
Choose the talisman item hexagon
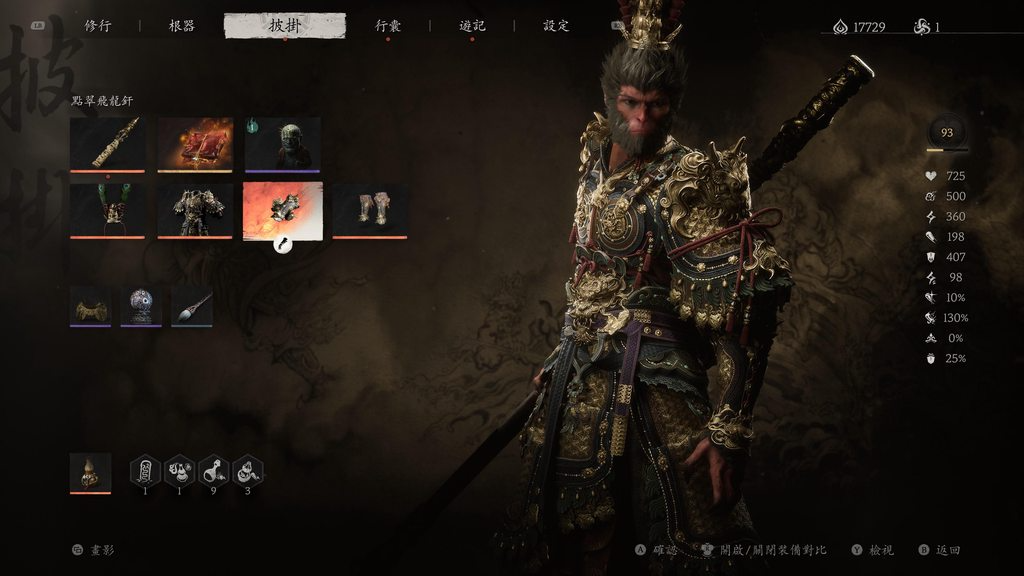[x=146, y=470]
